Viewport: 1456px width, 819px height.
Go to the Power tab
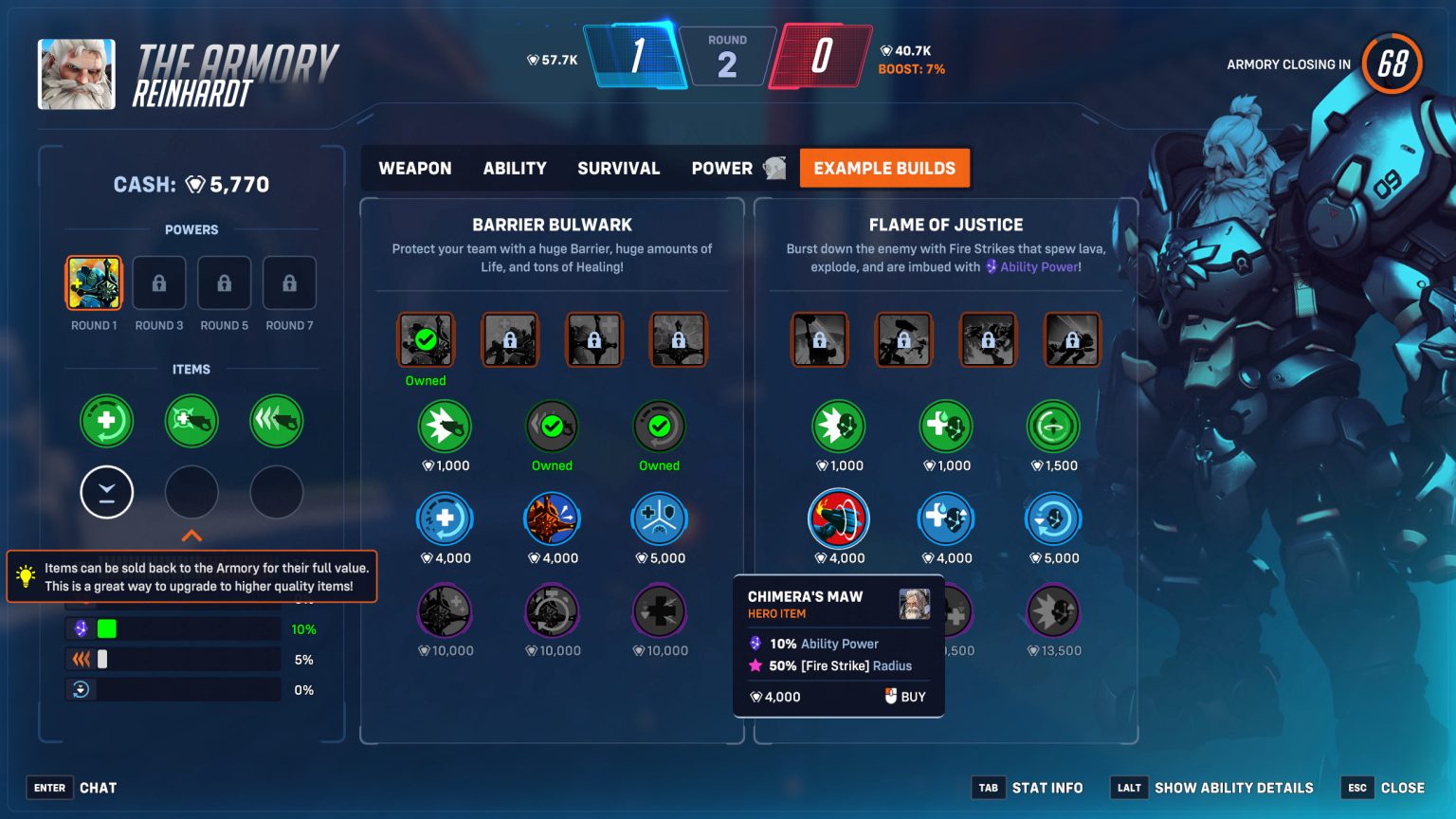pos(722,168)
